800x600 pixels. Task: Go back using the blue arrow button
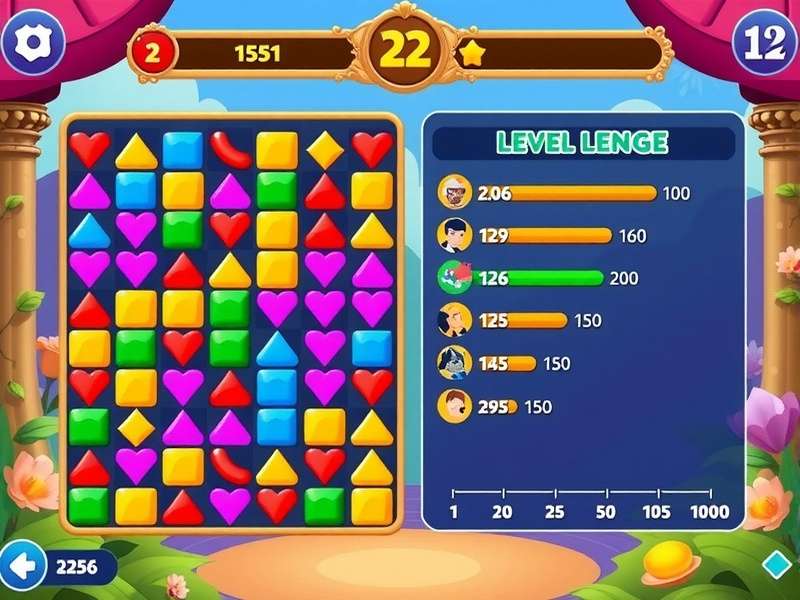(x=22, y=567)
